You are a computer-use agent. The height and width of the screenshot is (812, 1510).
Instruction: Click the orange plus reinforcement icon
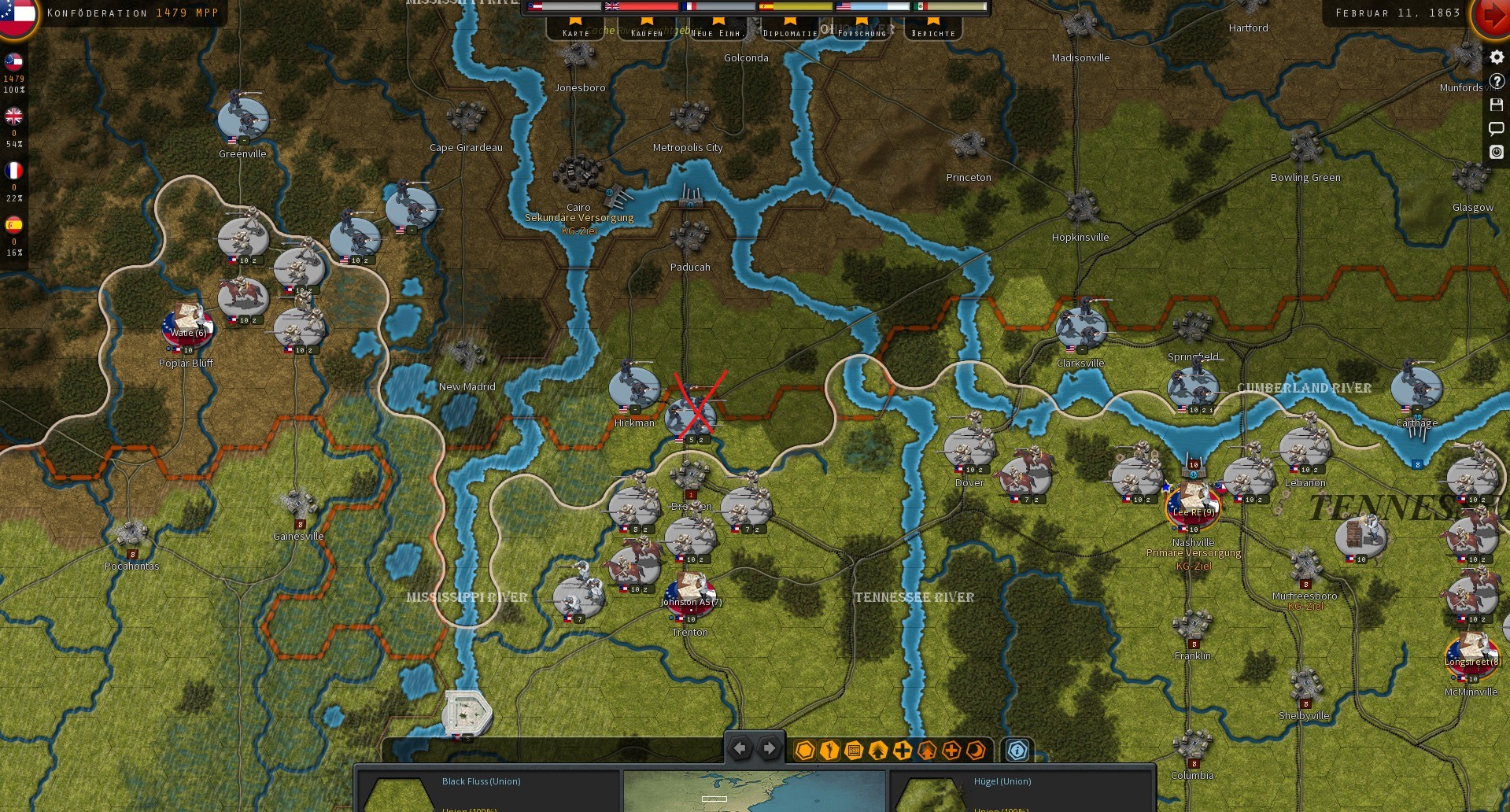point(951,751)
